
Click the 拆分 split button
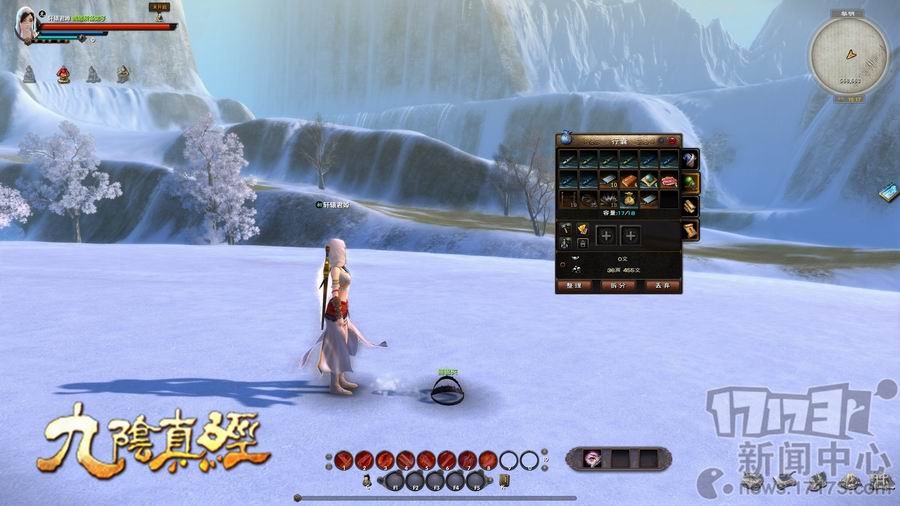point(617,285)
